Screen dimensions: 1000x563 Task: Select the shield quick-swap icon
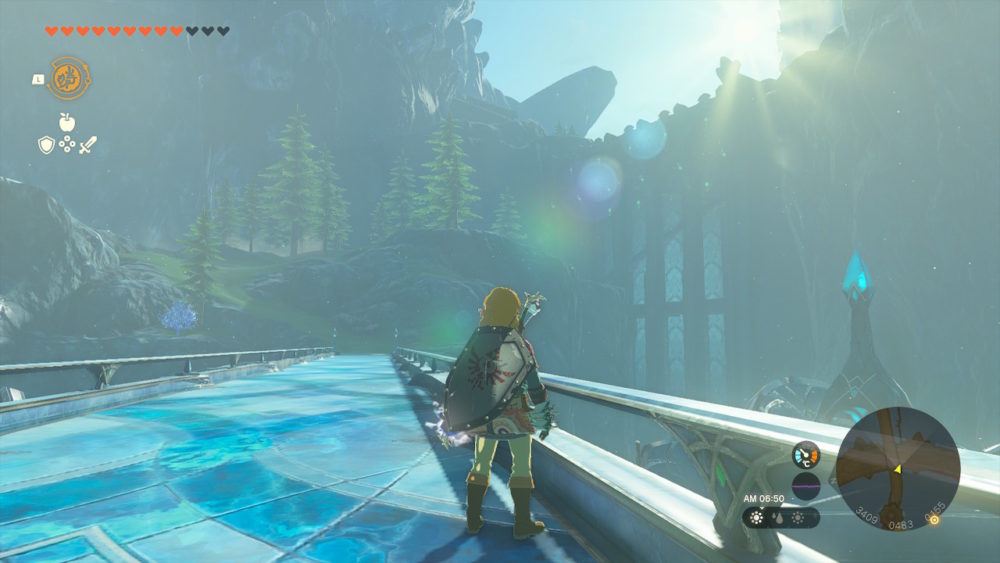(46, 145)
